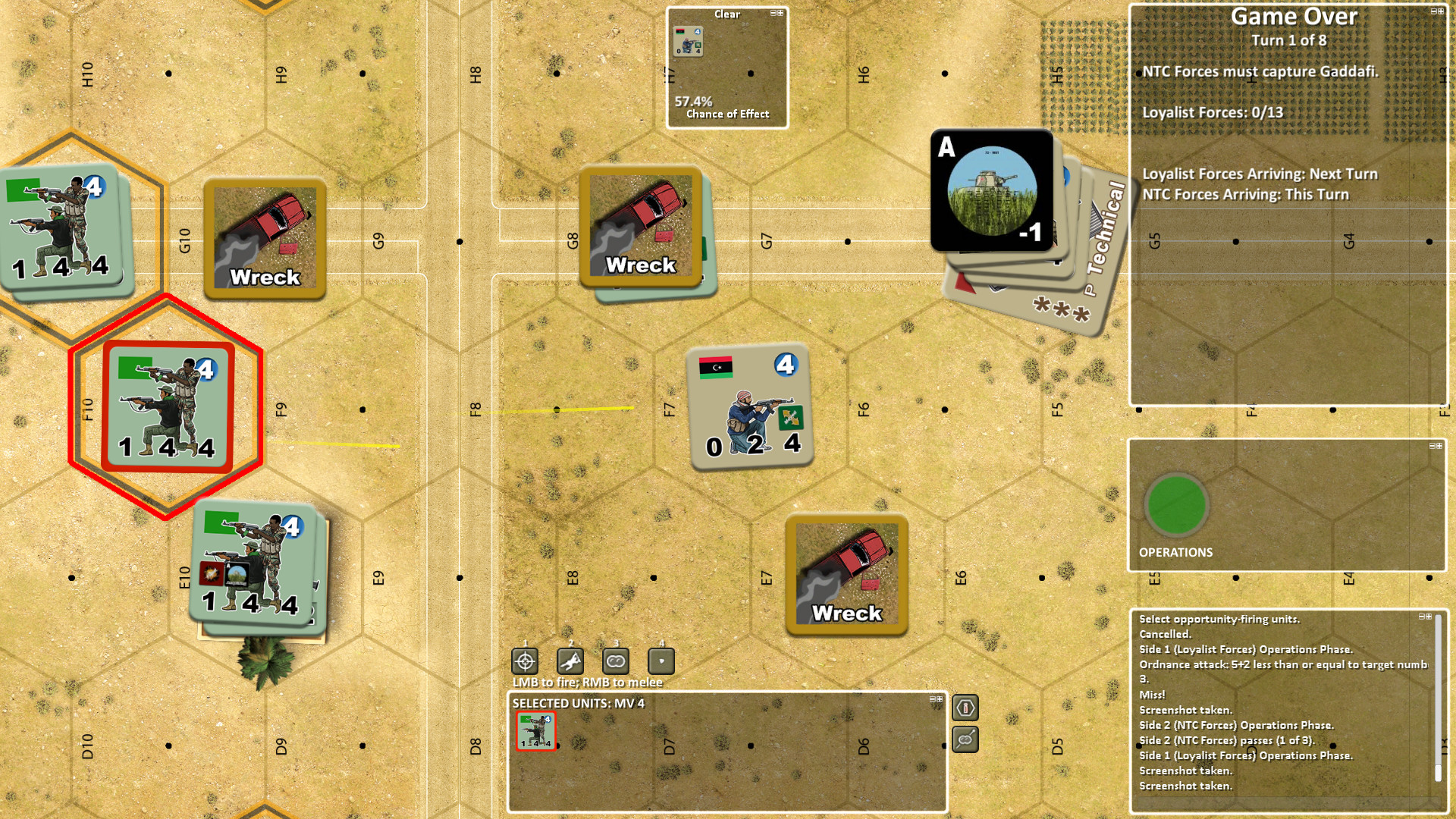1456x819 pixels.
Task: Maximize the Selected Units panel
Action: tap(940, 700)
